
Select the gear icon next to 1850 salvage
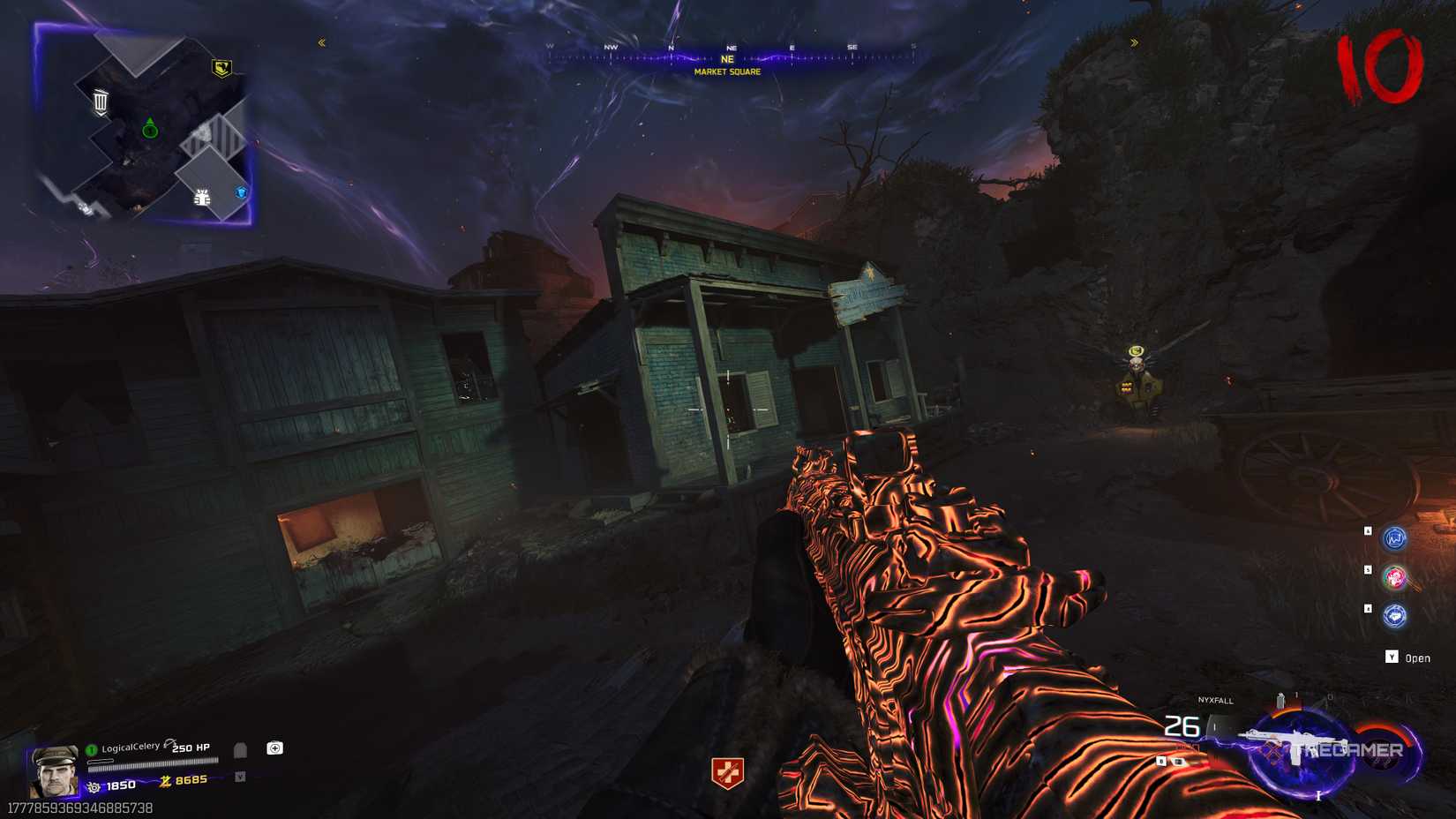[x=94, y=785]
